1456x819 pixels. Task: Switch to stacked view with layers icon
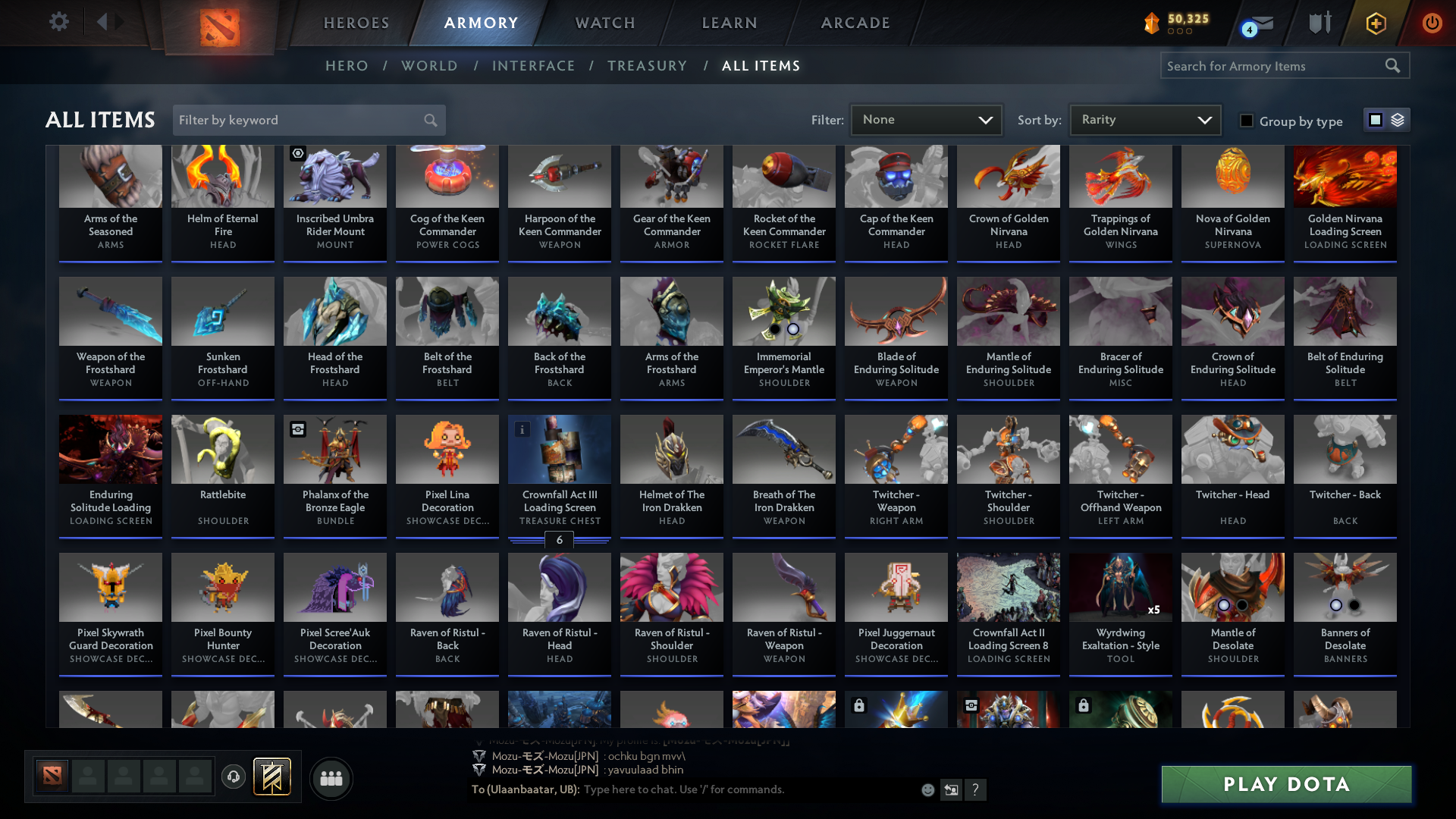[1396, 119]
